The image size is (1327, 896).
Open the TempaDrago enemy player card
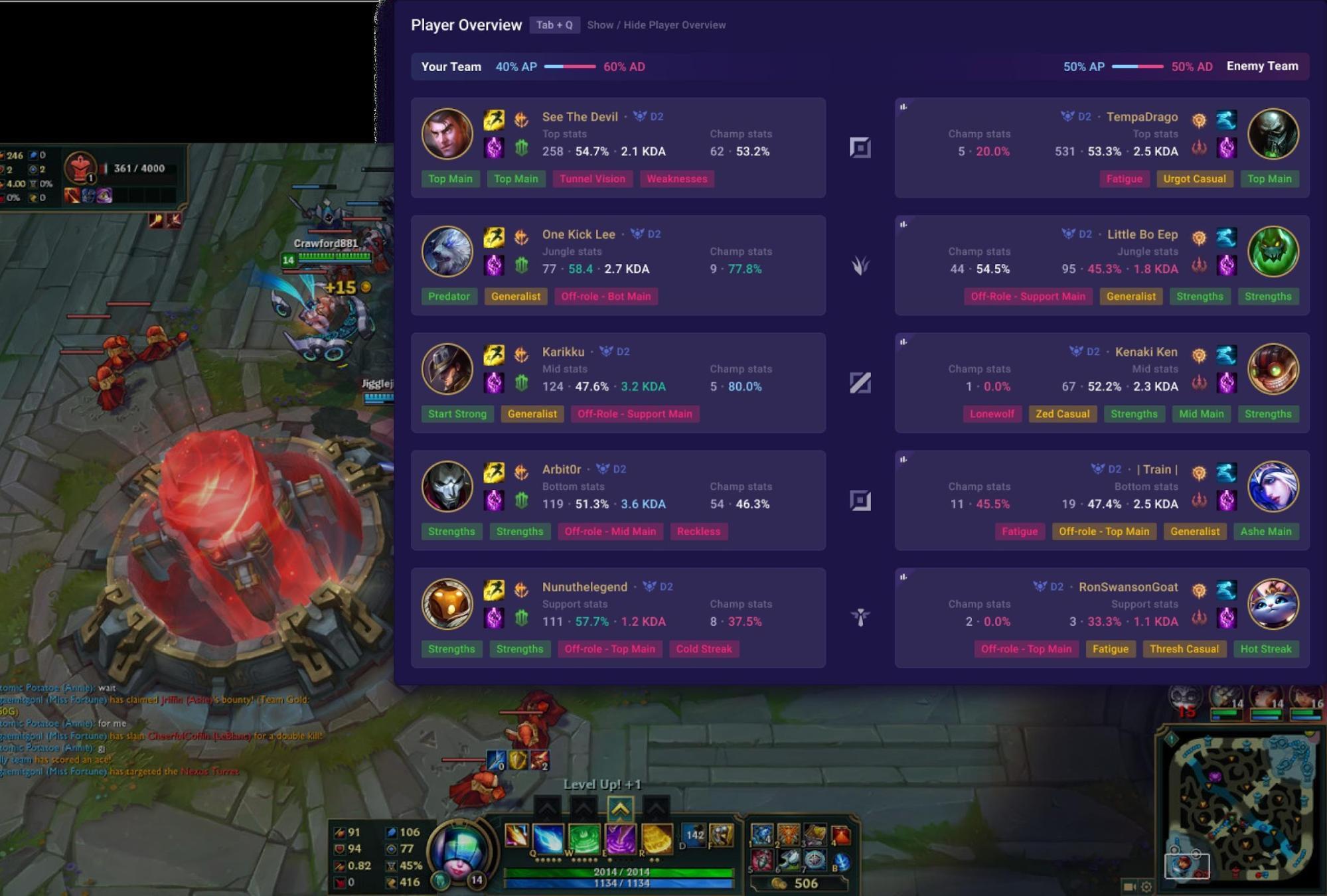(x=1101, y=147)
